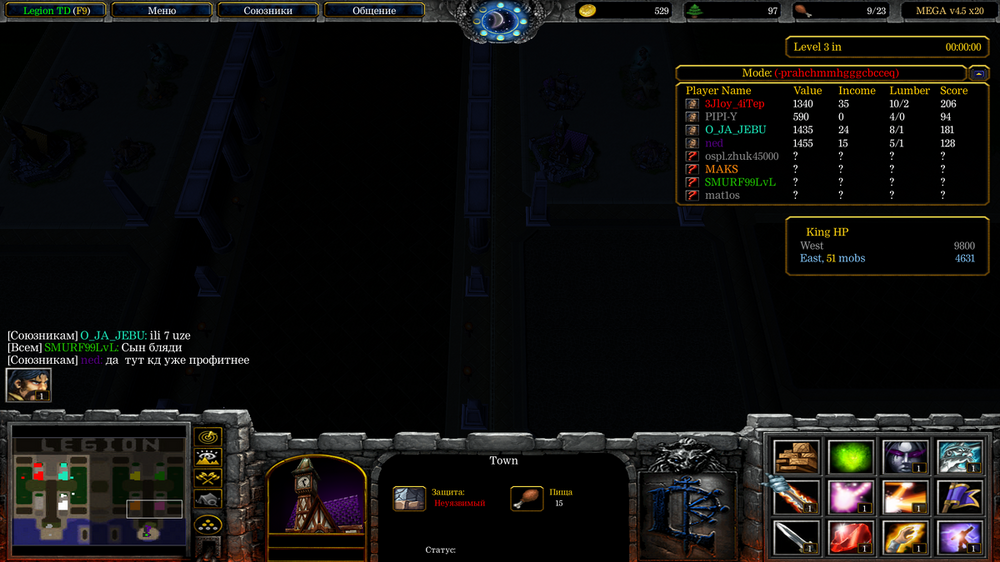Screen dimensions: 1000x562
Task: Click the hero portrait icon above the minimap
Action: click(x=28, y=385)
